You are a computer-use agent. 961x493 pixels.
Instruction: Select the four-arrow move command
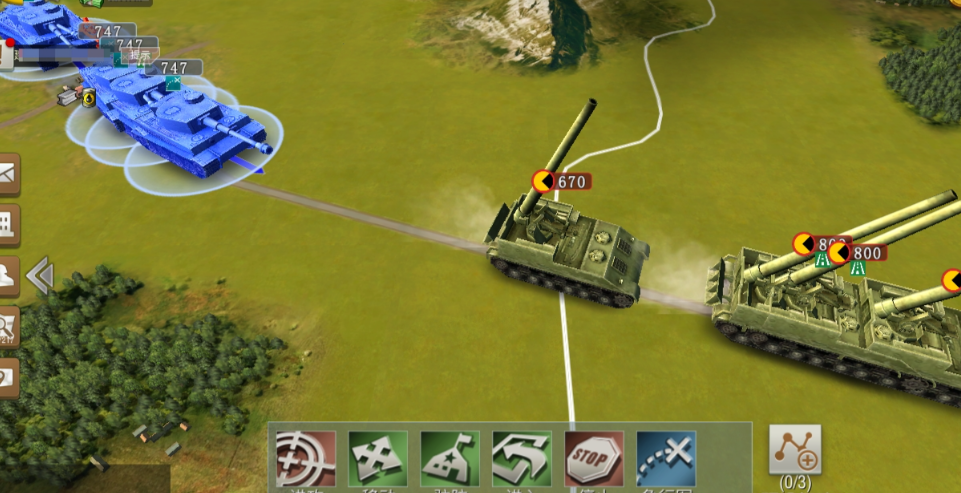[x=378, y=459]
